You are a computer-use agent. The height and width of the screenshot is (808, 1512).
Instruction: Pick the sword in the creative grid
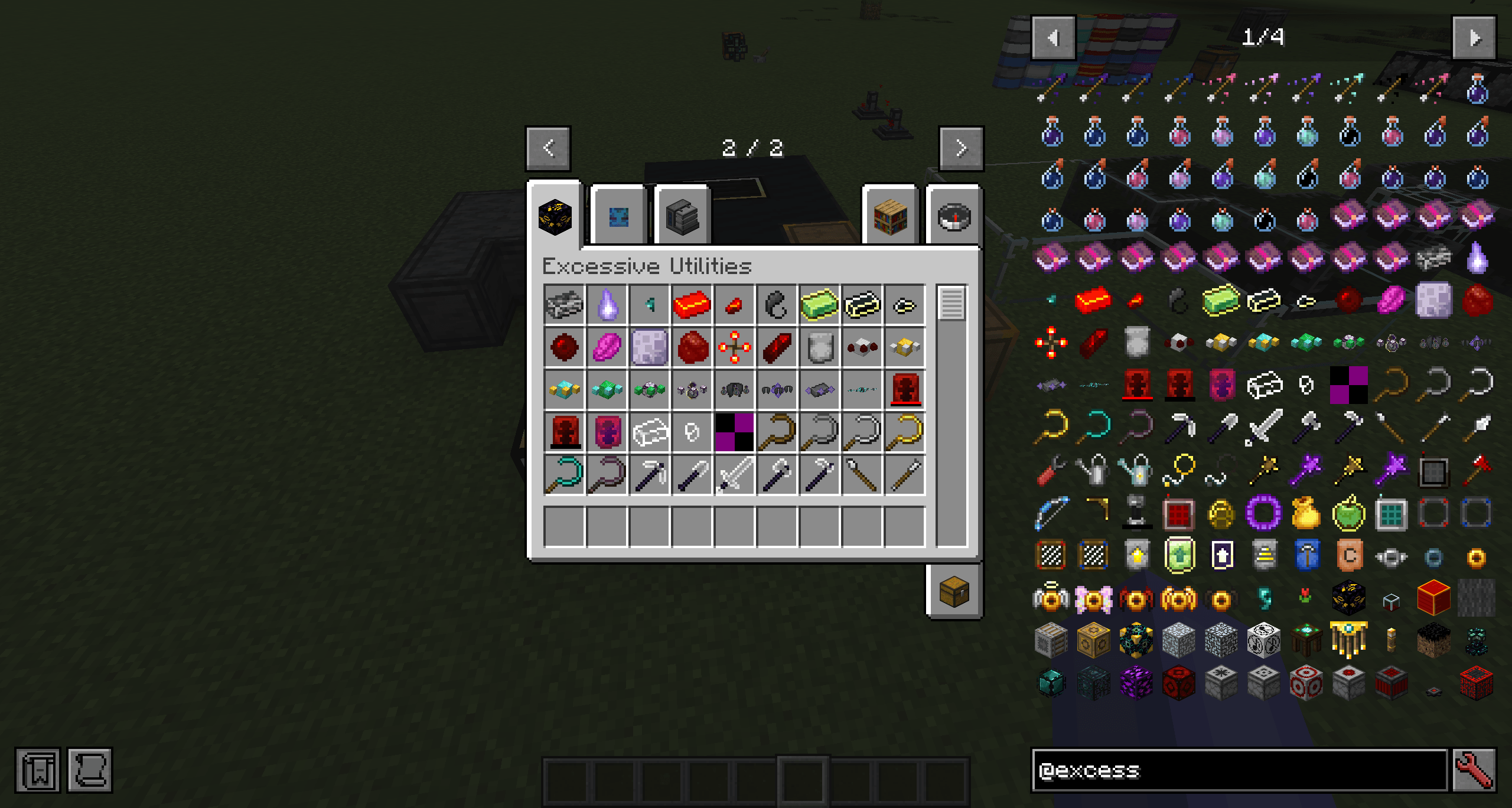pos(734,475)
